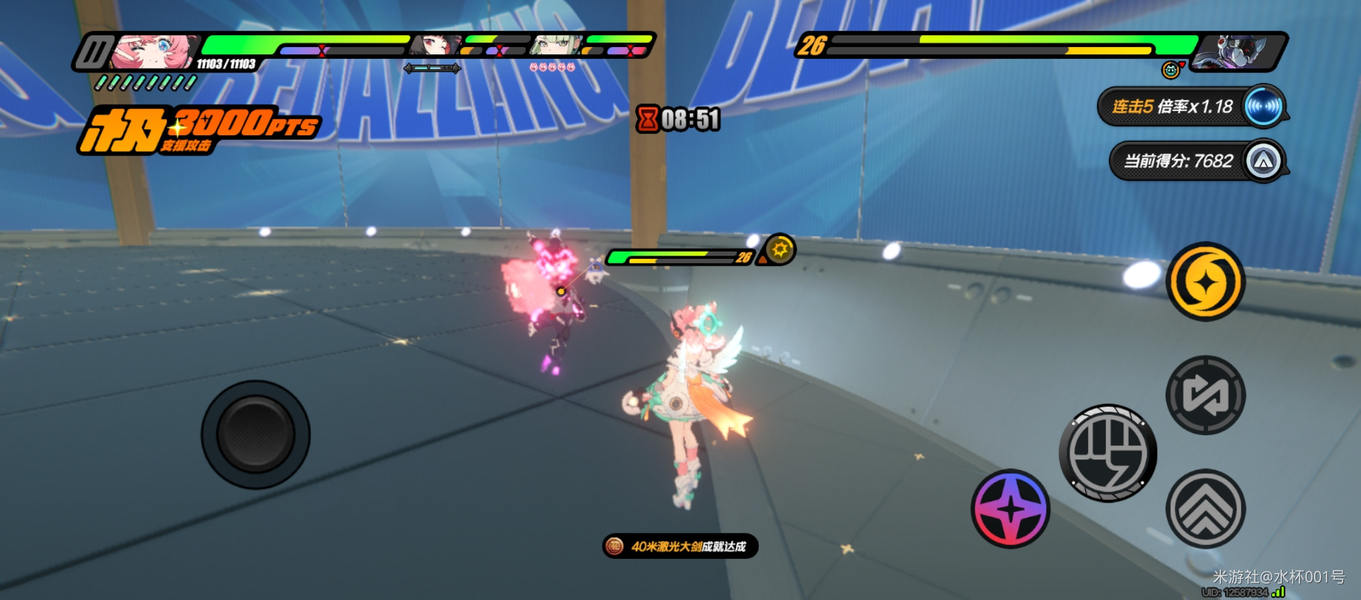Tap the virtual joystick knob

tap(256, 434)
